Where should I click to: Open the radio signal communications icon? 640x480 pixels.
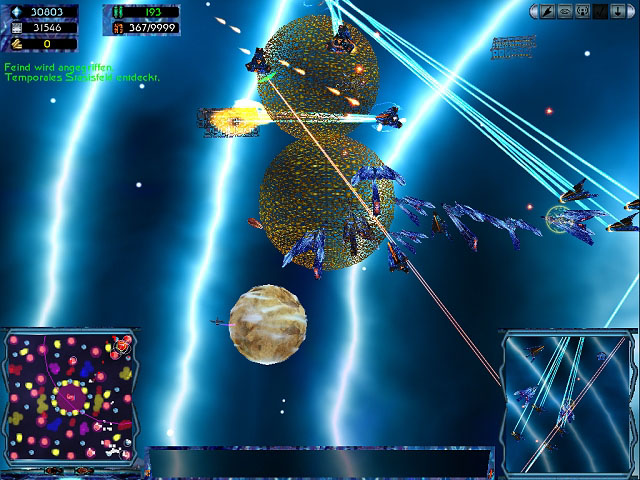(x=581, y=11)
